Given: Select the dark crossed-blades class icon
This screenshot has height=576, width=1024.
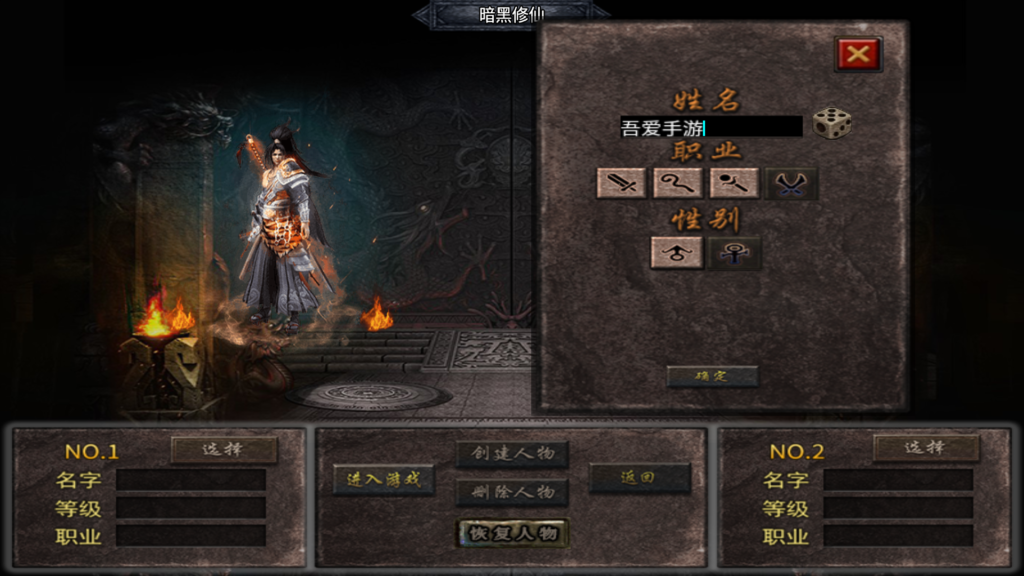Looking at the screenshot, I should [x=791, y=183].
